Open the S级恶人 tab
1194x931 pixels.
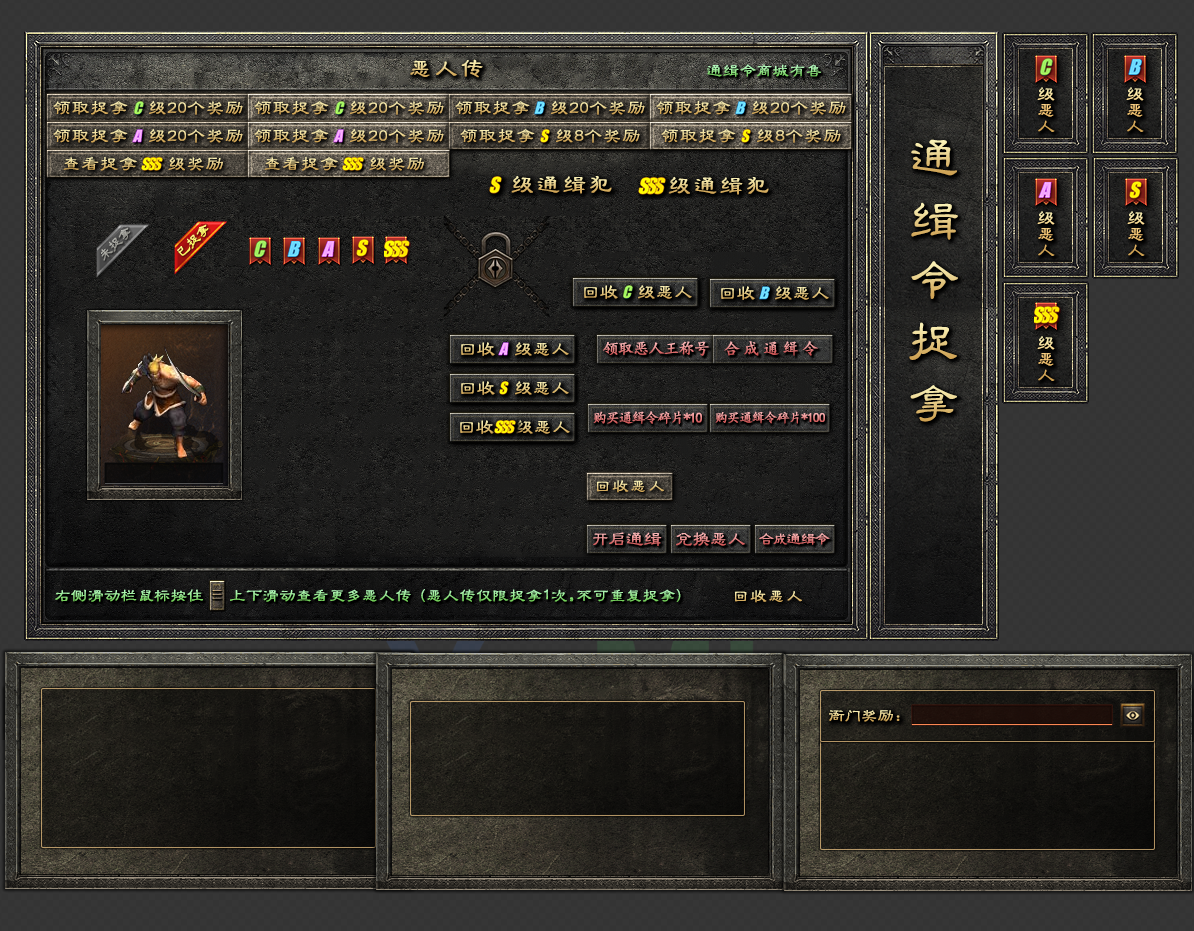pos(1134,218)
